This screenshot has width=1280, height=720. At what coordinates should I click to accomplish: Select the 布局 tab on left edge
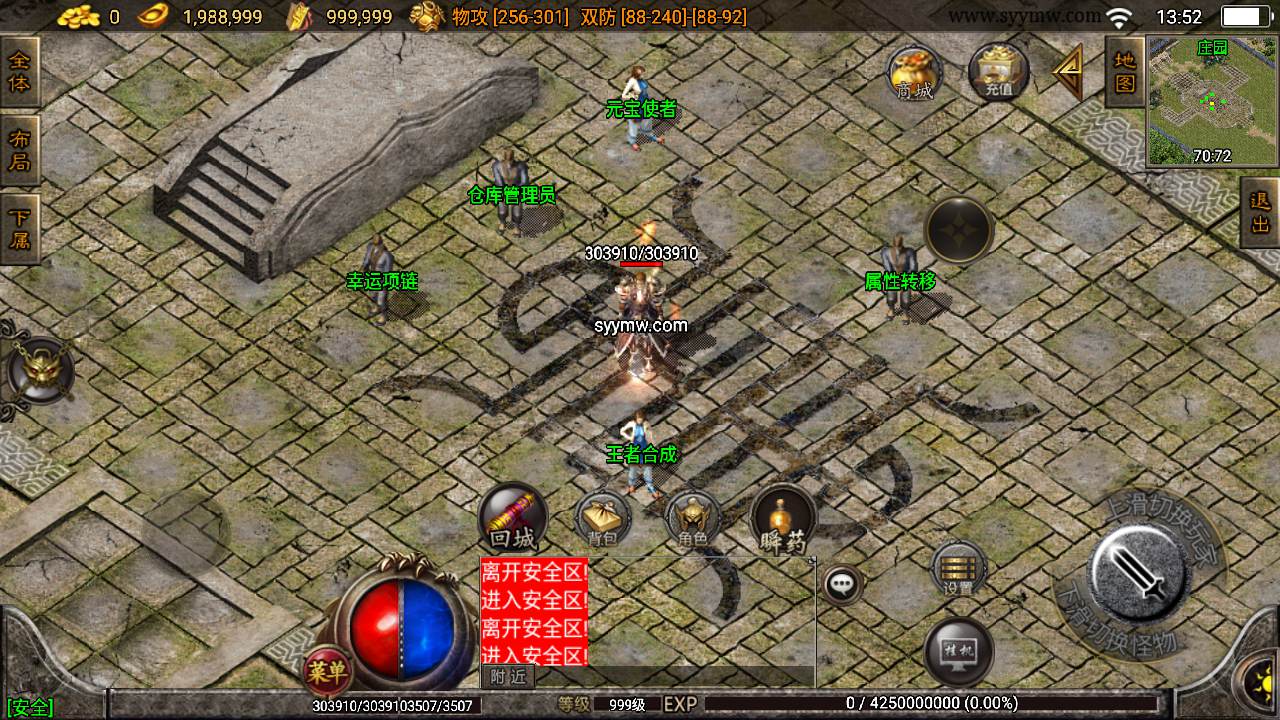(x=19, y=149)
